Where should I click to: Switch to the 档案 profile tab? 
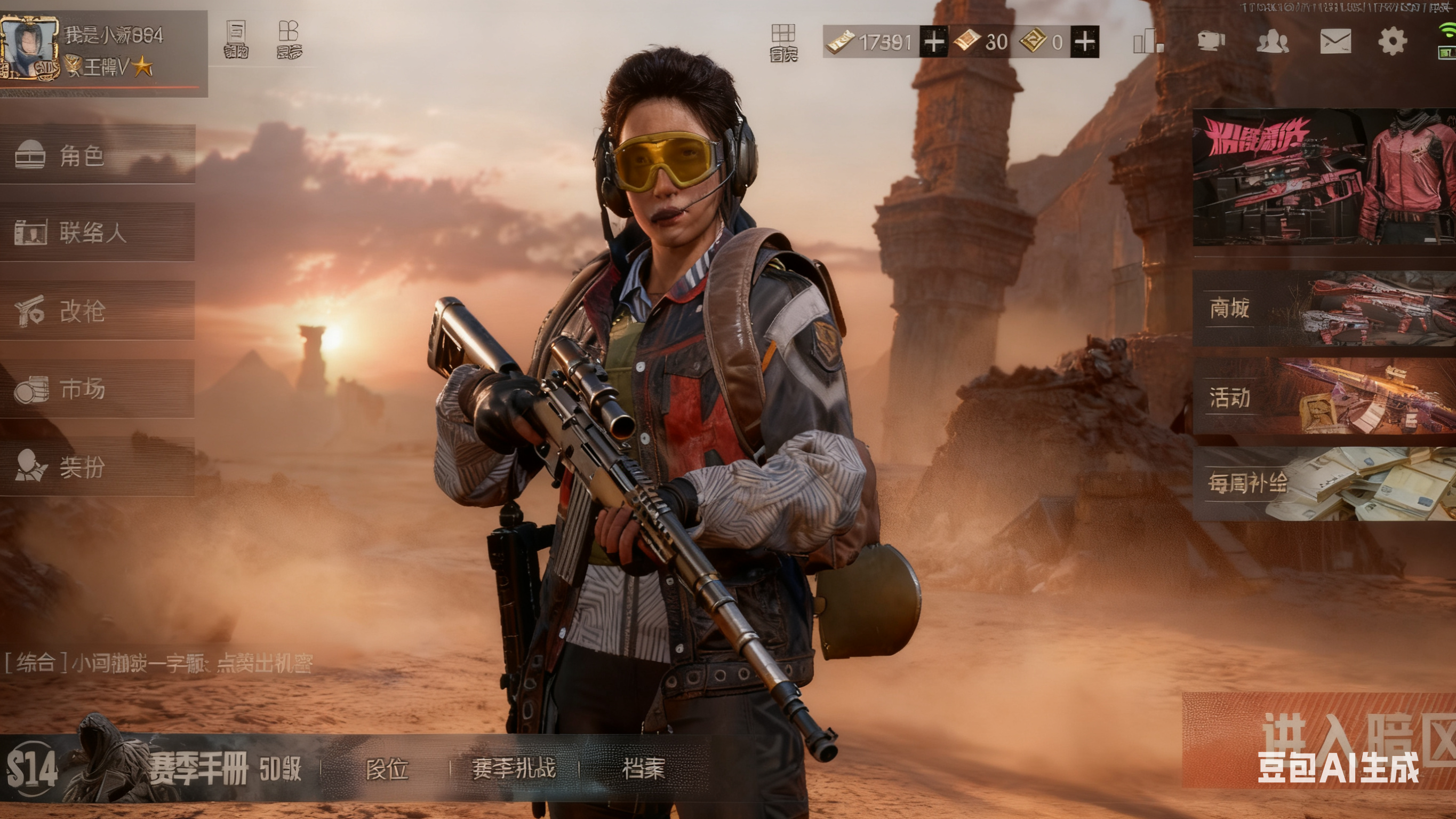tap(643, 769)
